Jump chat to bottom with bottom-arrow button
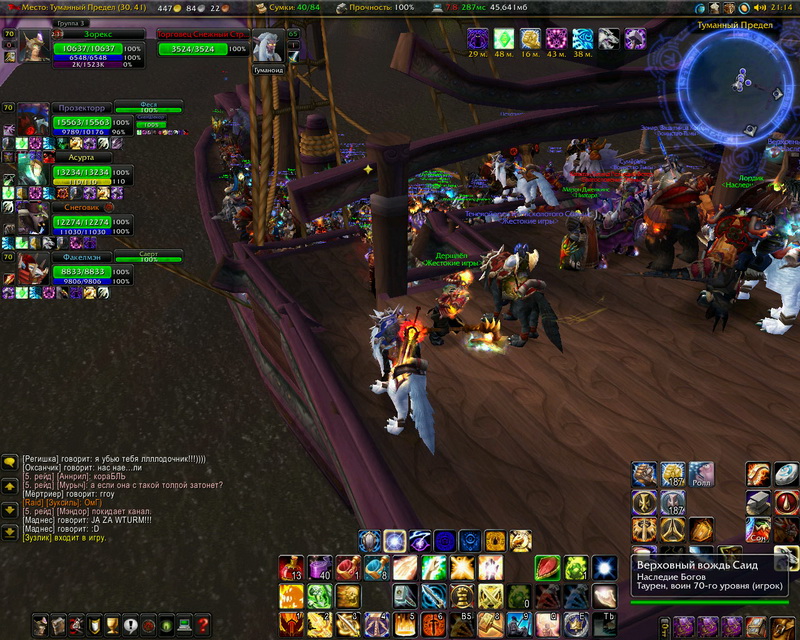The image size is (800, 640). coord(10,531)
